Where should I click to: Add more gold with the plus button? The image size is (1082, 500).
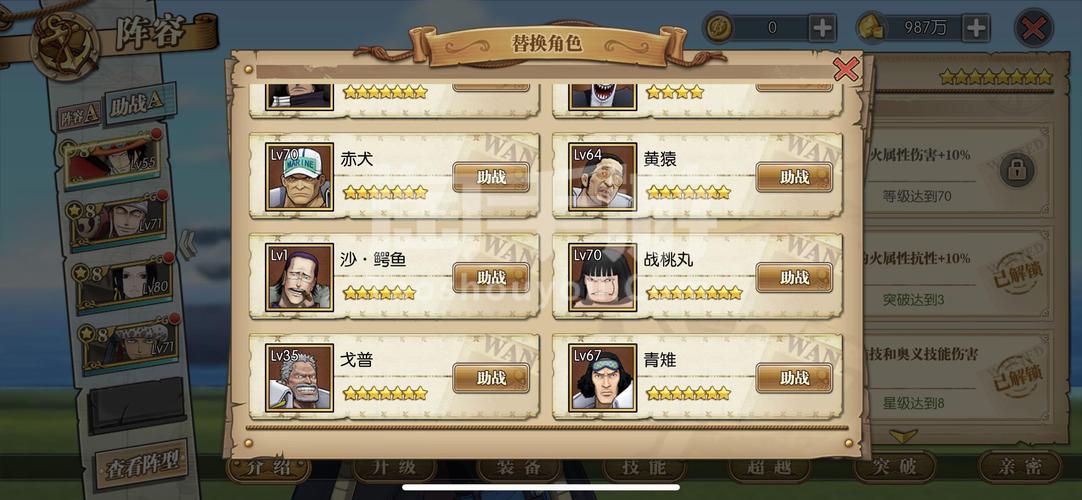tap(975, 28)
